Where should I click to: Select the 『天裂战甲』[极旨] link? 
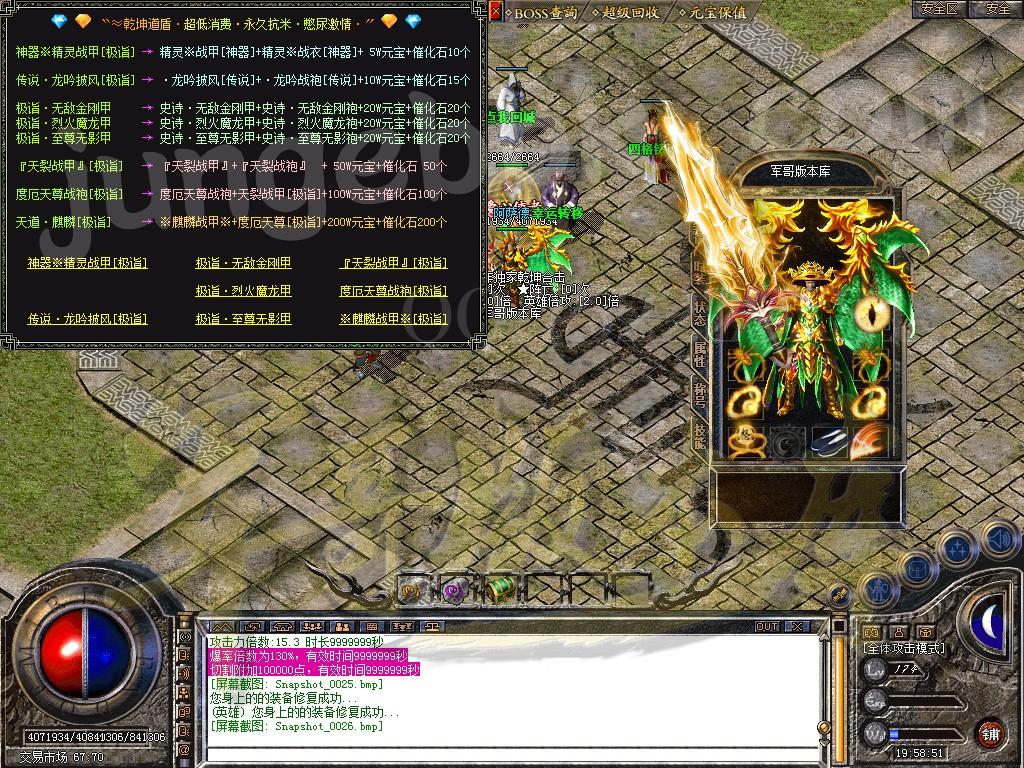click(394, 263)
